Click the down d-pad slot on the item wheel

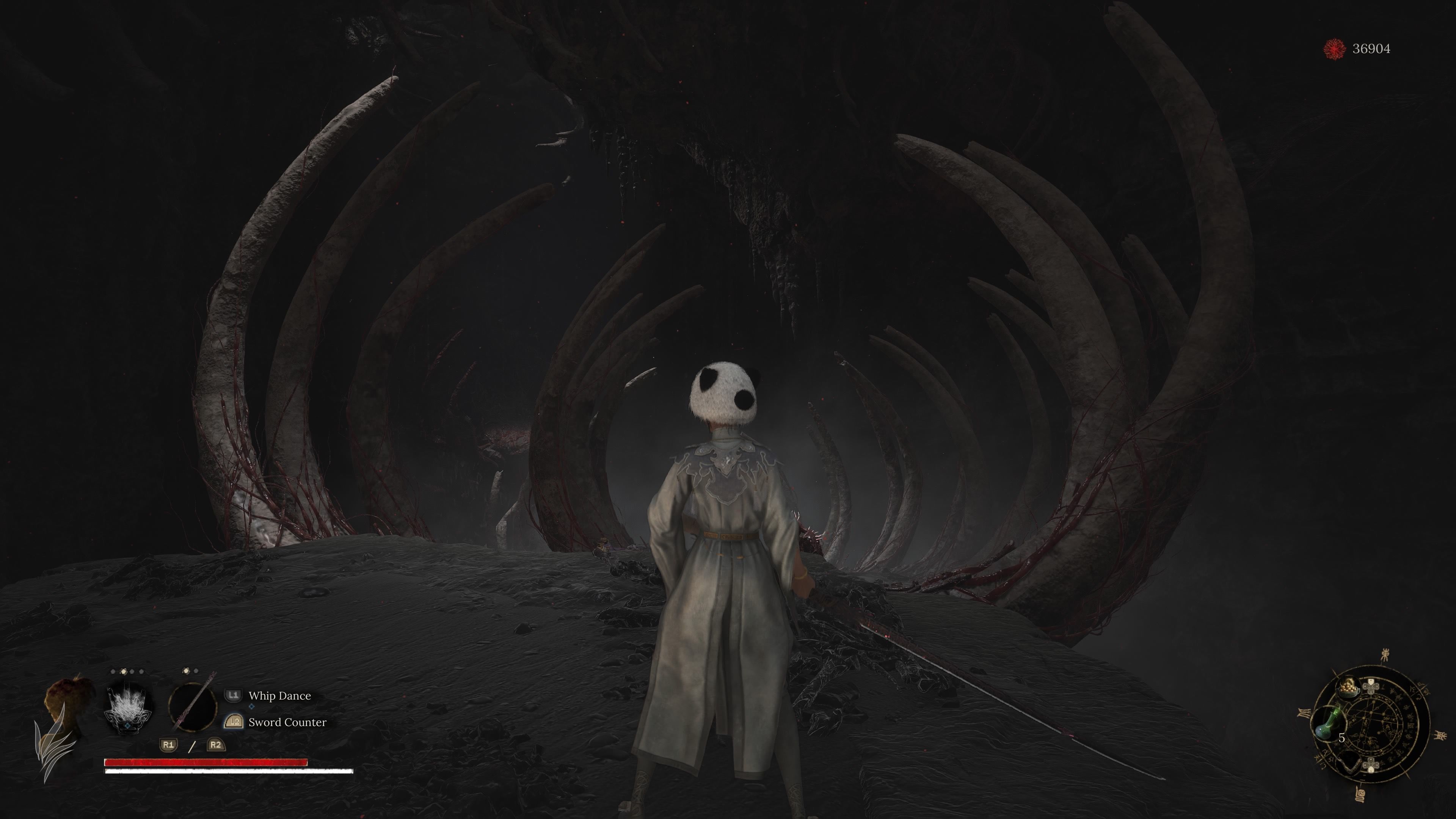1371,765
